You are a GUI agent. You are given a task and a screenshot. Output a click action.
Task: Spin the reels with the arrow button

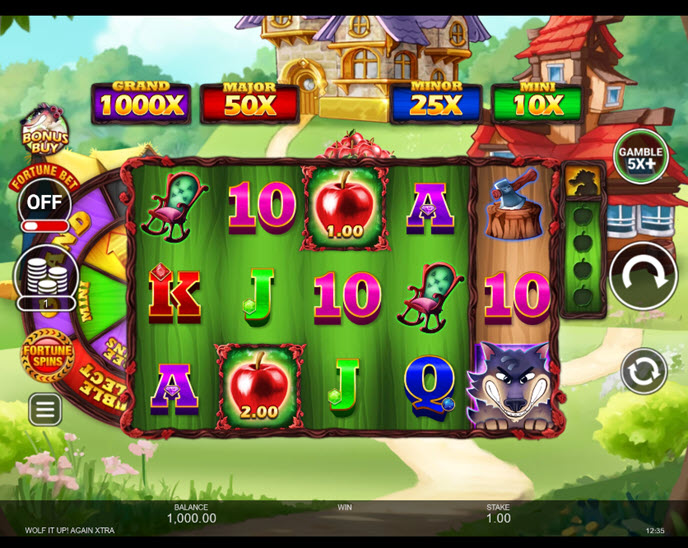[643, 276]
